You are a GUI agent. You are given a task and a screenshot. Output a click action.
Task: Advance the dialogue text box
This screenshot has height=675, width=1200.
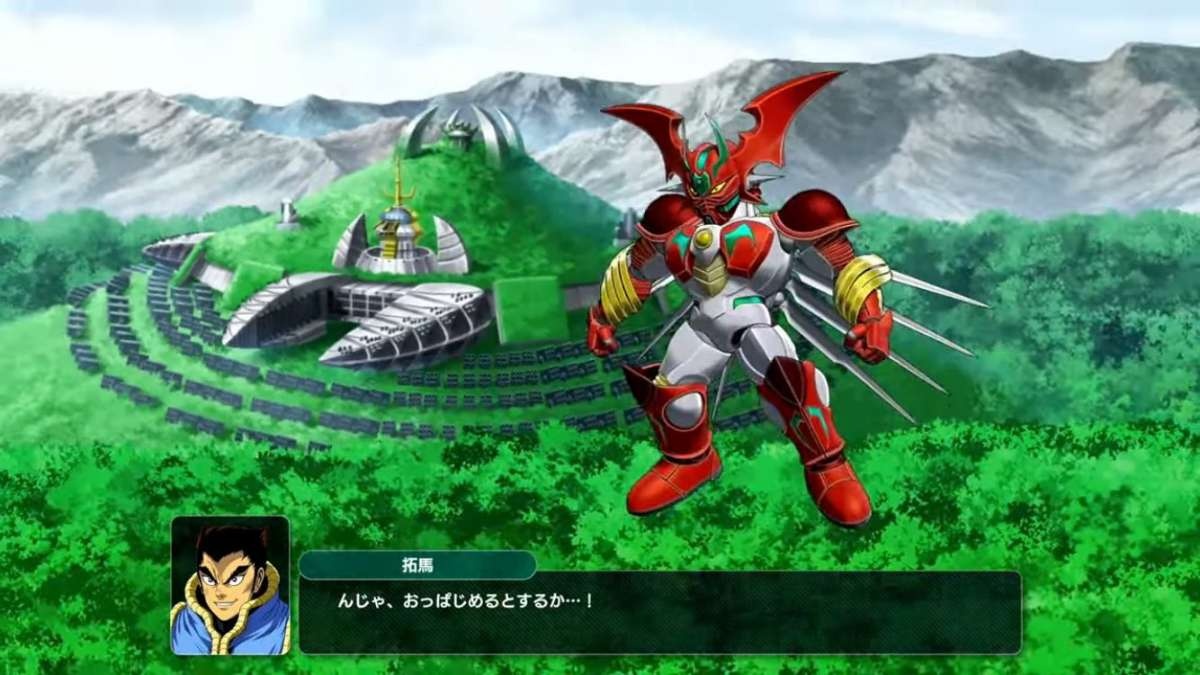tap(660, 612)
